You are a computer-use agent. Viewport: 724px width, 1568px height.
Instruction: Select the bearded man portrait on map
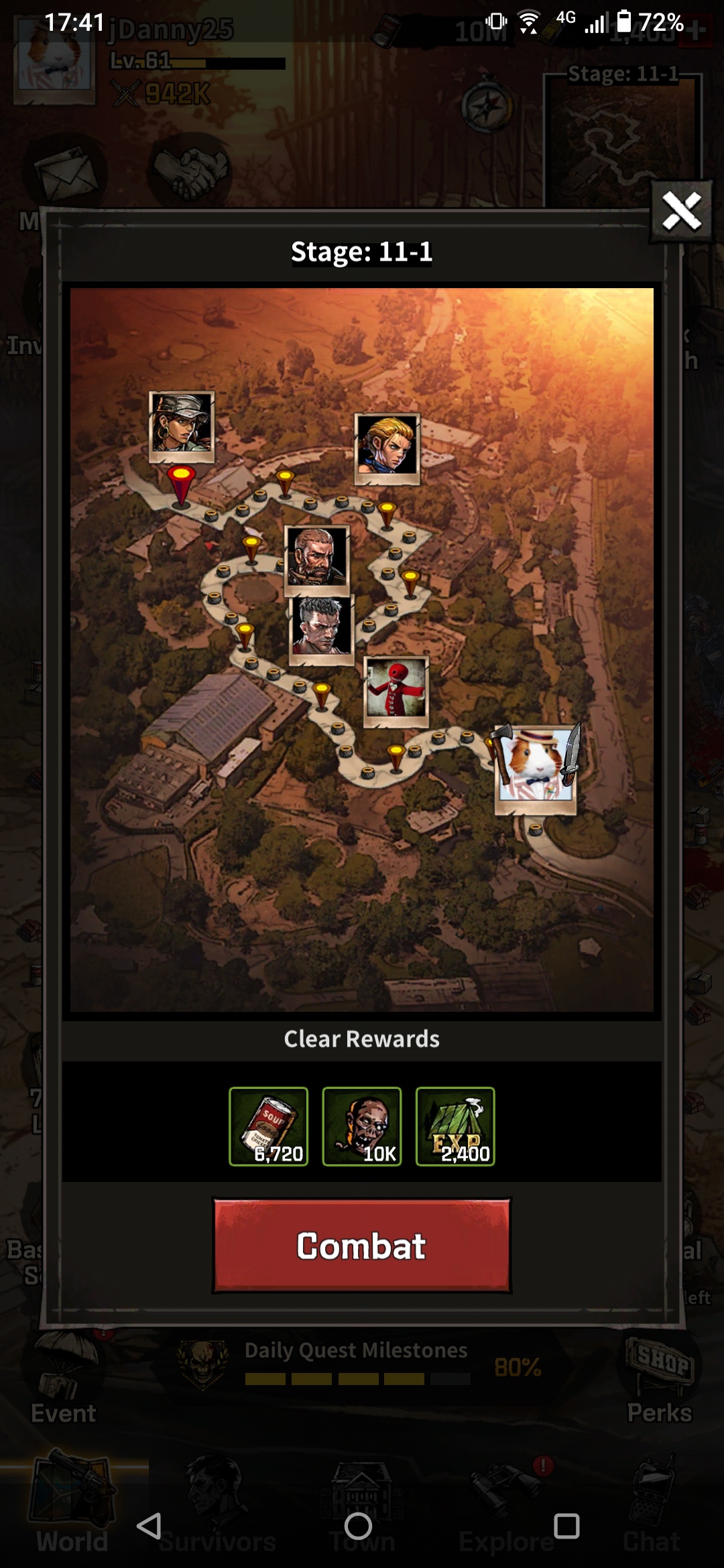click(x=317, y=558)
